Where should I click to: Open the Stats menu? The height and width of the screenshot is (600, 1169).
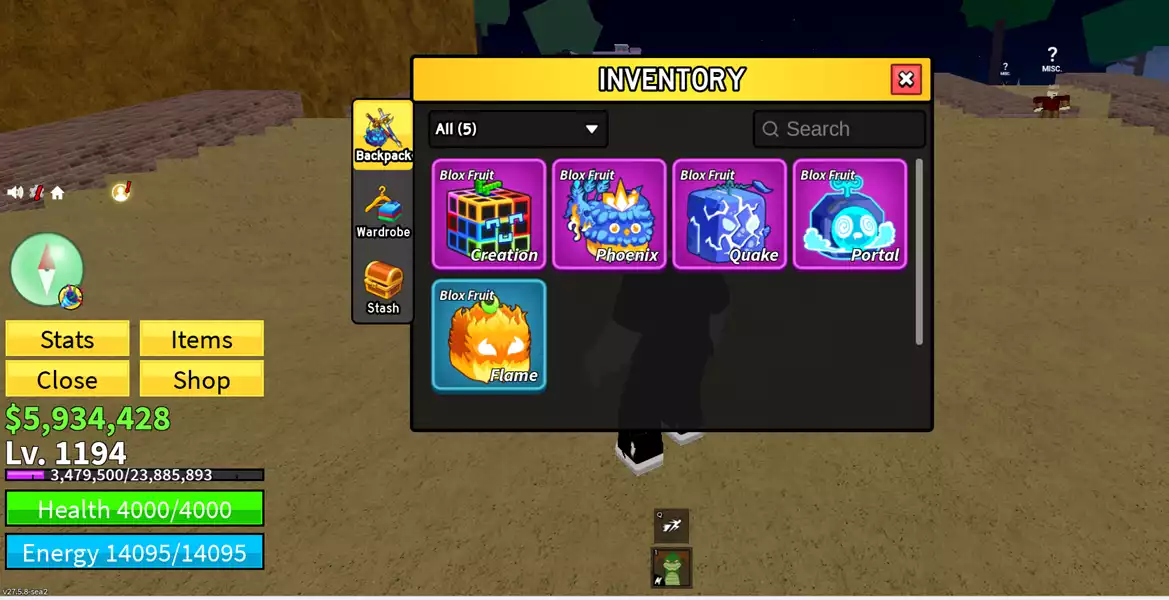click(x=67, y=339)
